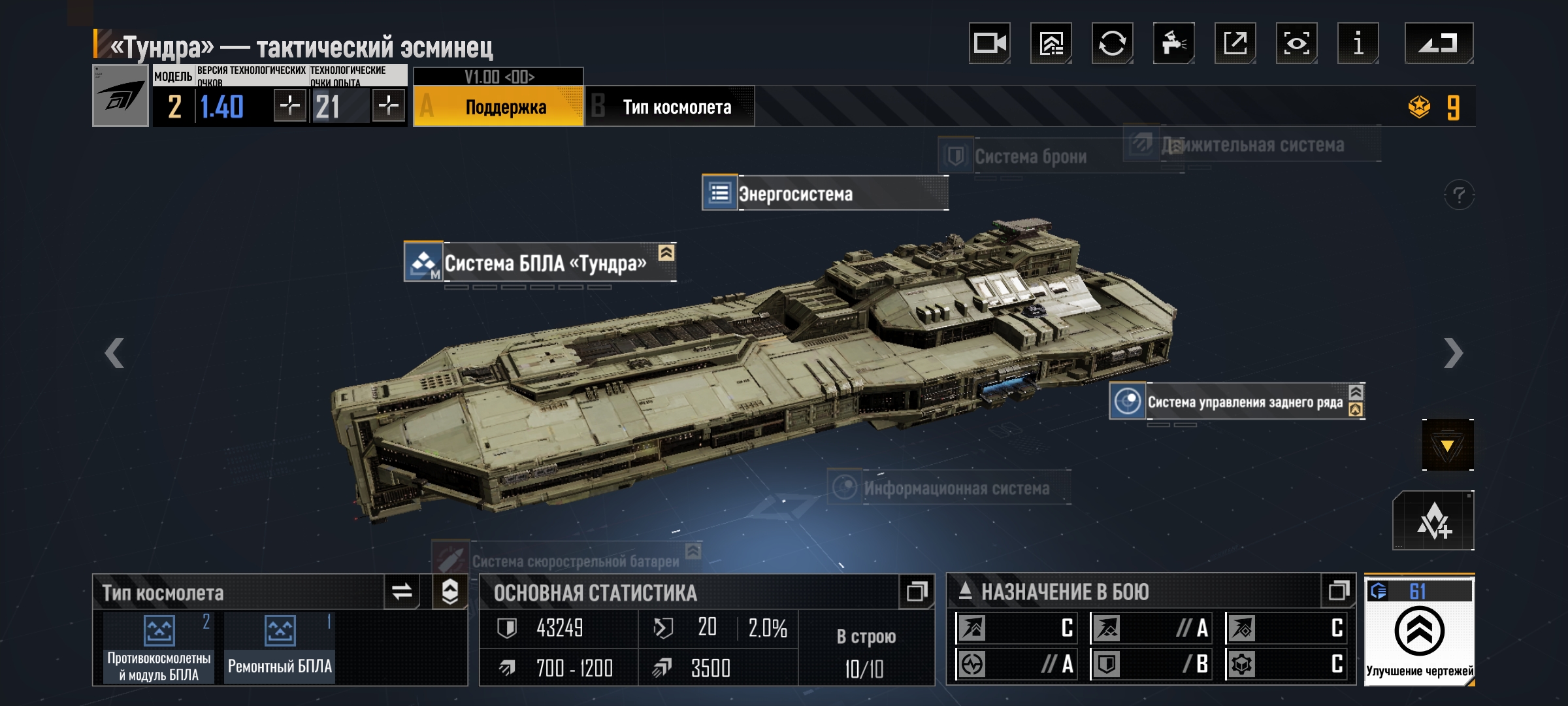Switch to the Поддержка tab
This screenshot has width=1568, height=706.
coord(498,107)
